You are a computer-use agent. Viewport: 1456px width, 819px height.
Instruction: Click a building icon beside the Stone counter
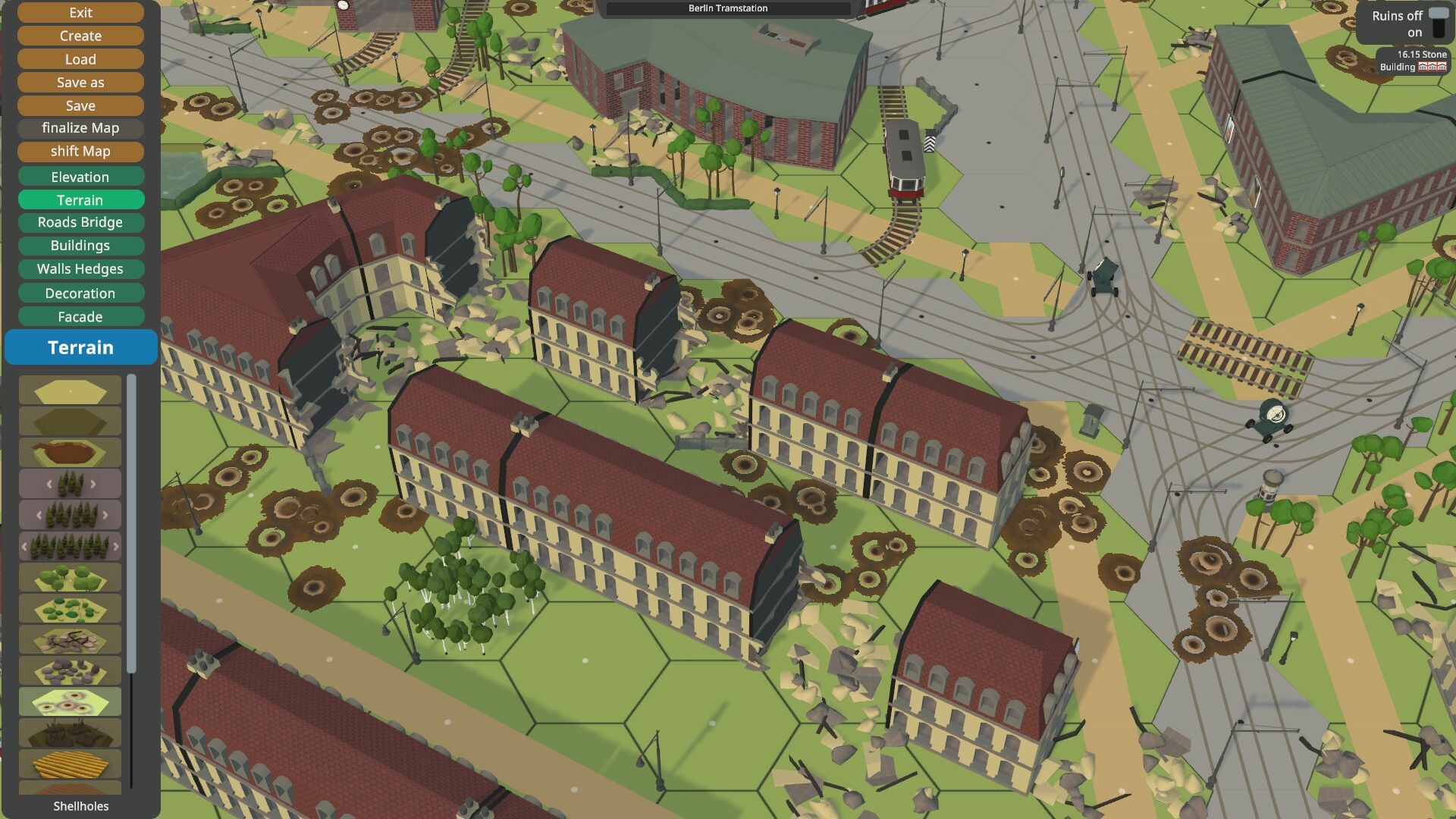coord(1432,67)
